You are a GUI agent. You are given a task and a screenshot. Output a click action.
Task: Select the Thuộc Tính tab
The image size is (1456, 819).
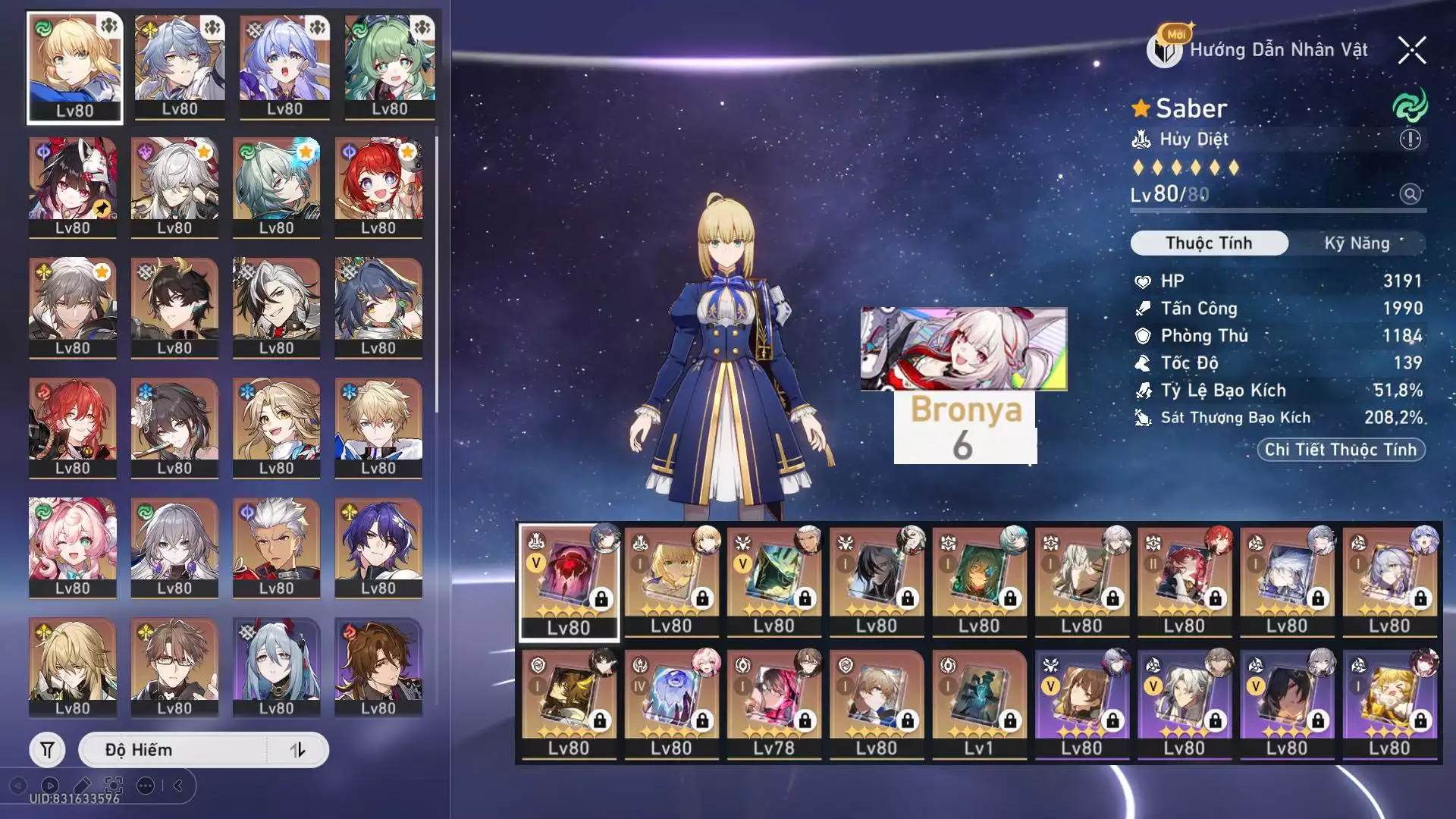[1209, 243]
